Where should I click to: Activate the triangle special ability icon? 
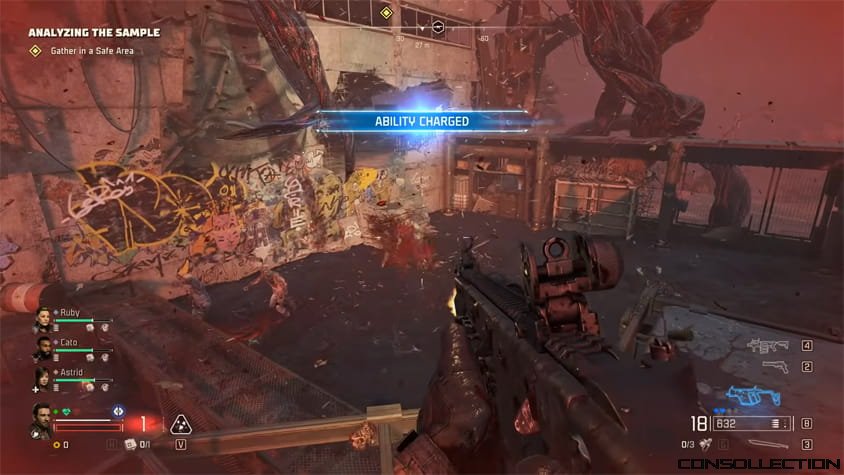tap(180, 423)
